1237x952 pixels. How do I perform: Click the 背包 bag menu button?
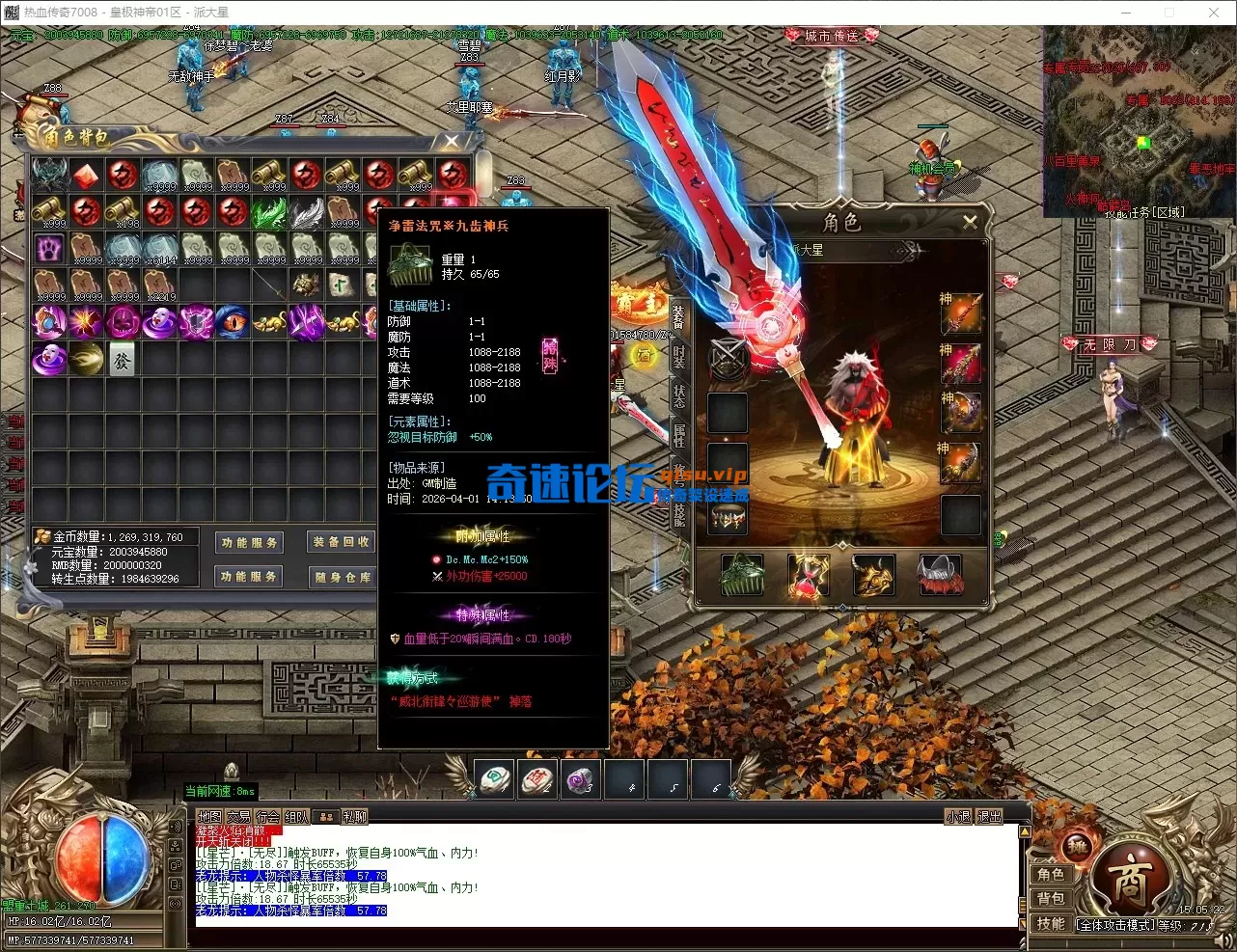[x=1051, y=899]
